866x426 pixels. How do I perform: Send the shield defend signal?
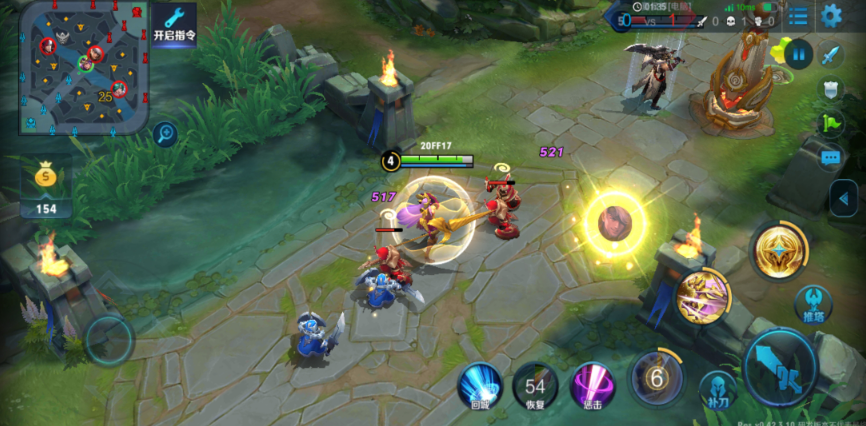(x=831, y=89)
